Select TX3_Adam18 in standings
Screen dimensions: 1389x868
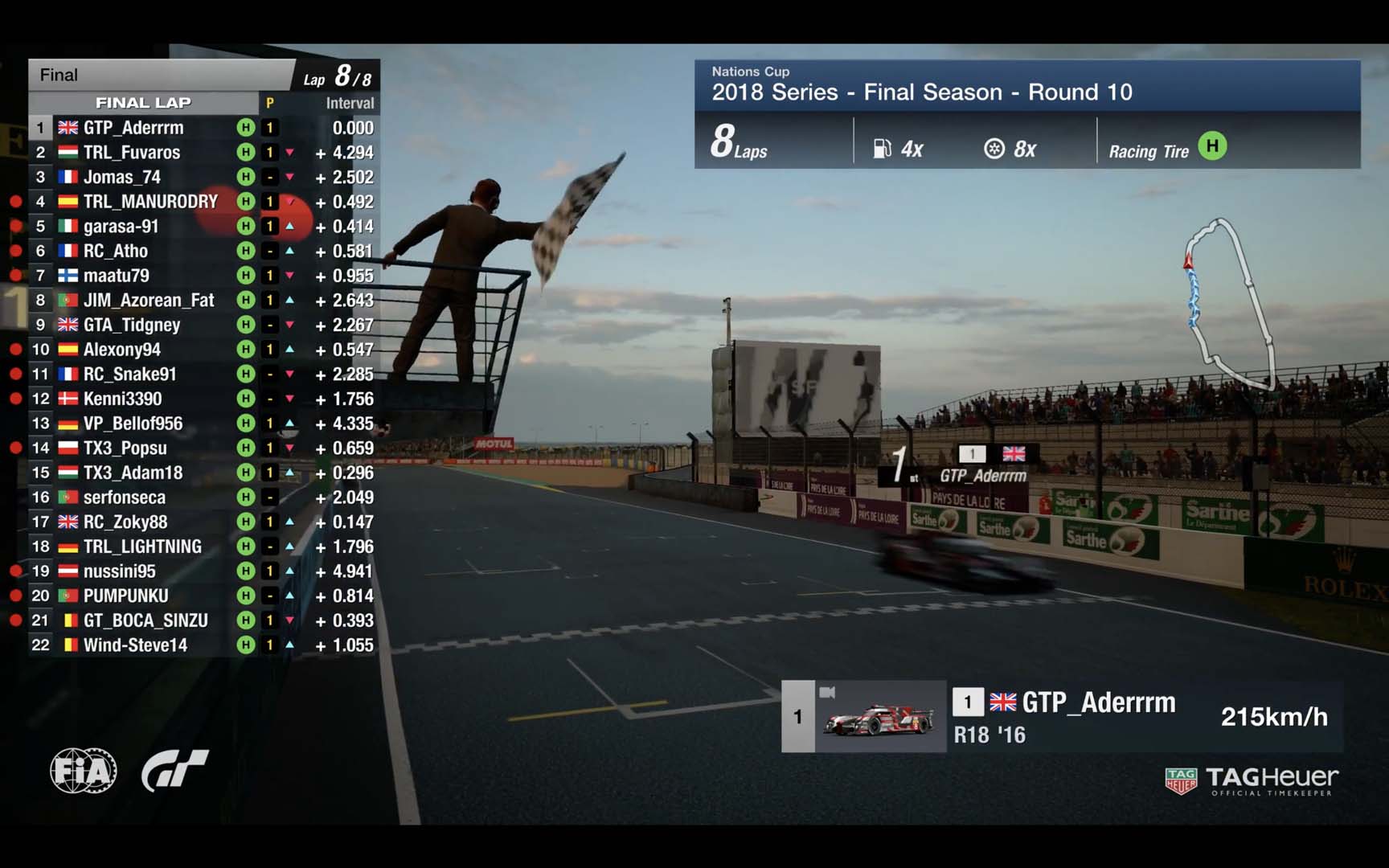(133, 473)
